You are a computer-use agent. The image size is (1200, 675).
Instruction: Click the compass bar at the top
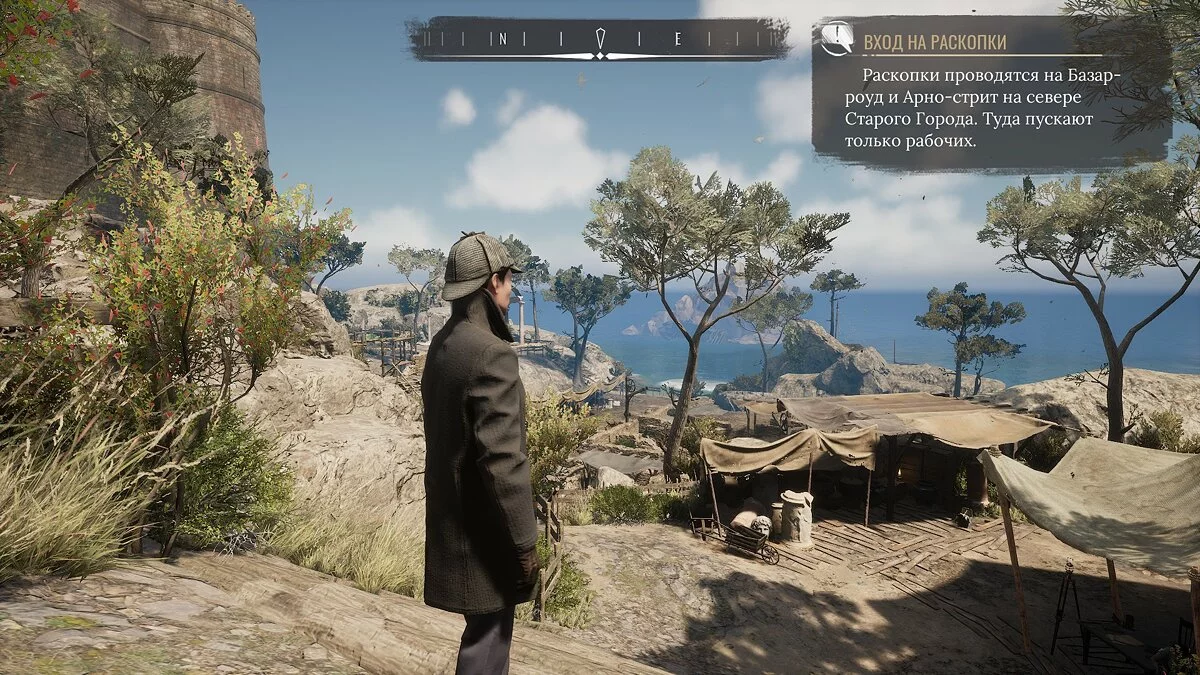(x=598, y=40)
